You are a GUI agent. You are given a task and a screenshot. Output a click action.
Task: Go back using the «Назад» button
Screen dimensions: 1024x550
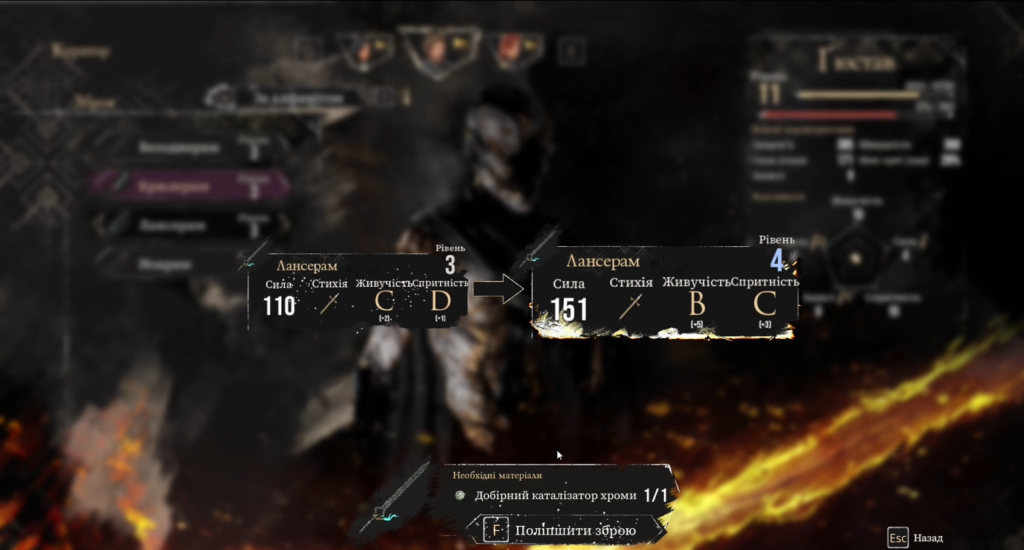coord(916,538)
